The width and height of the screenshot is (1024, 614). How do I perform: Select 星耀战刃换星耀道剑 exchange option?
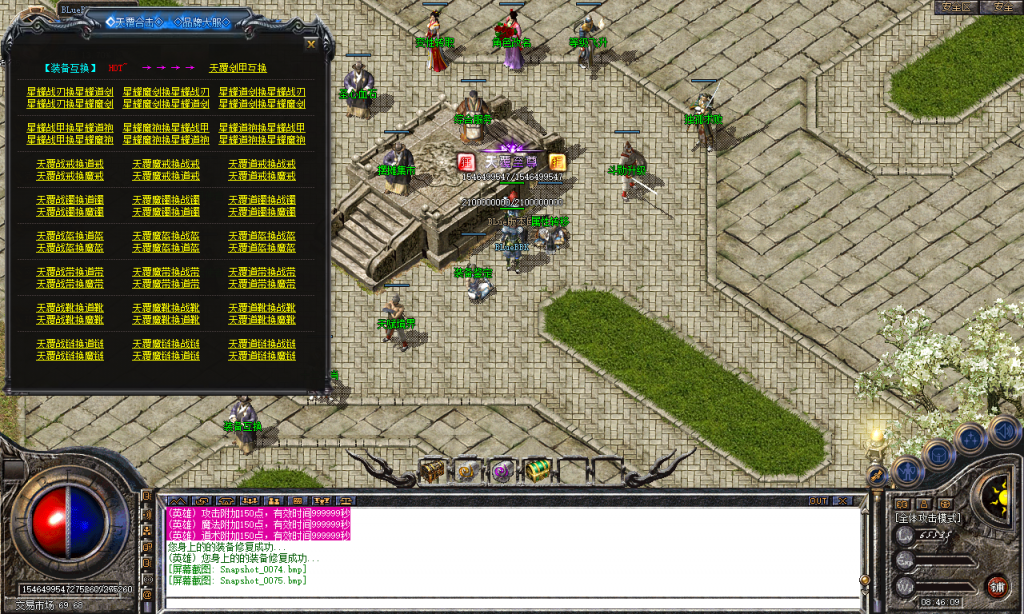point(70,91)
